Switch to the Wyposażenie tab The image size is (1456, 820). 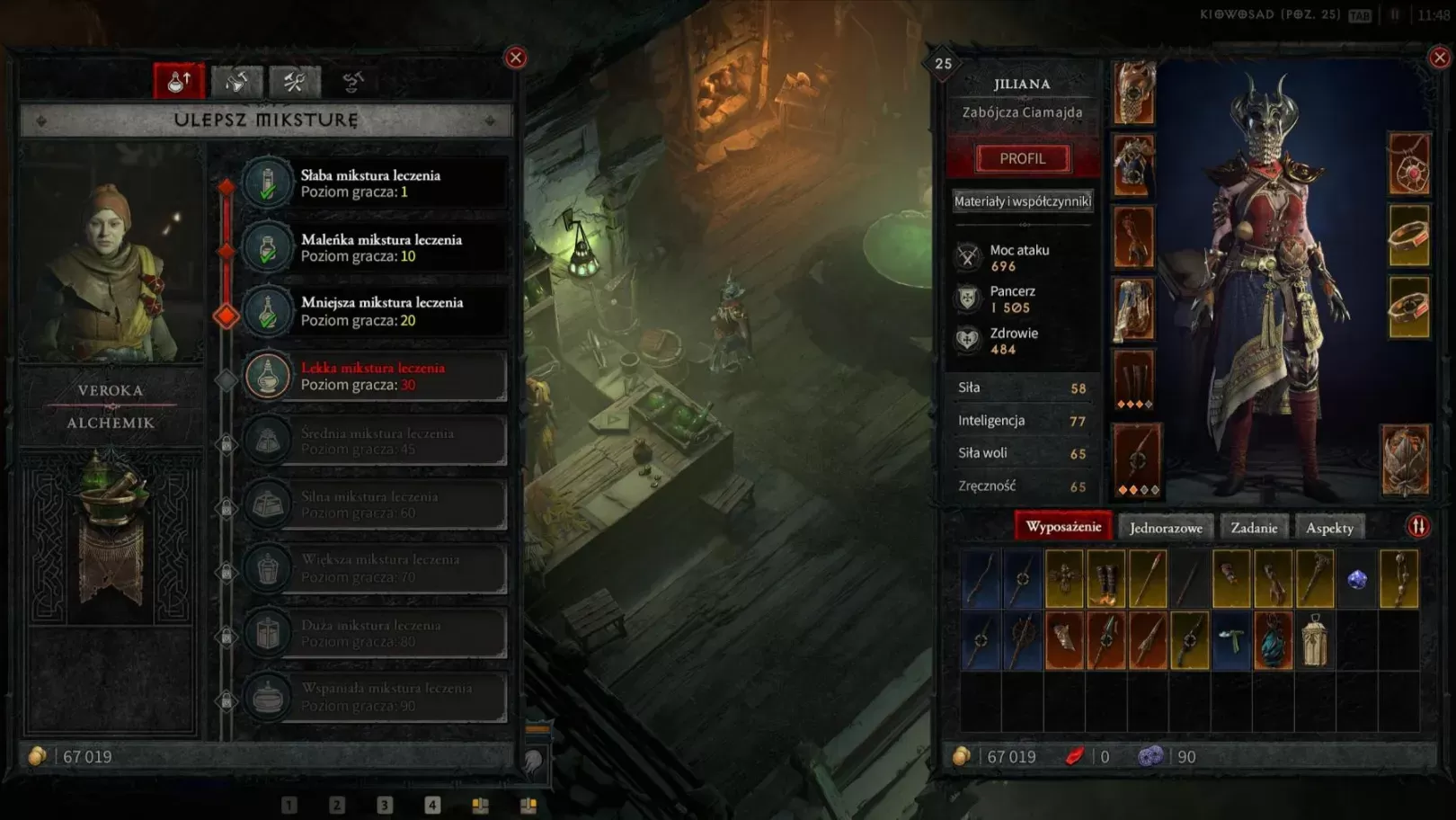pos(1063,527)
